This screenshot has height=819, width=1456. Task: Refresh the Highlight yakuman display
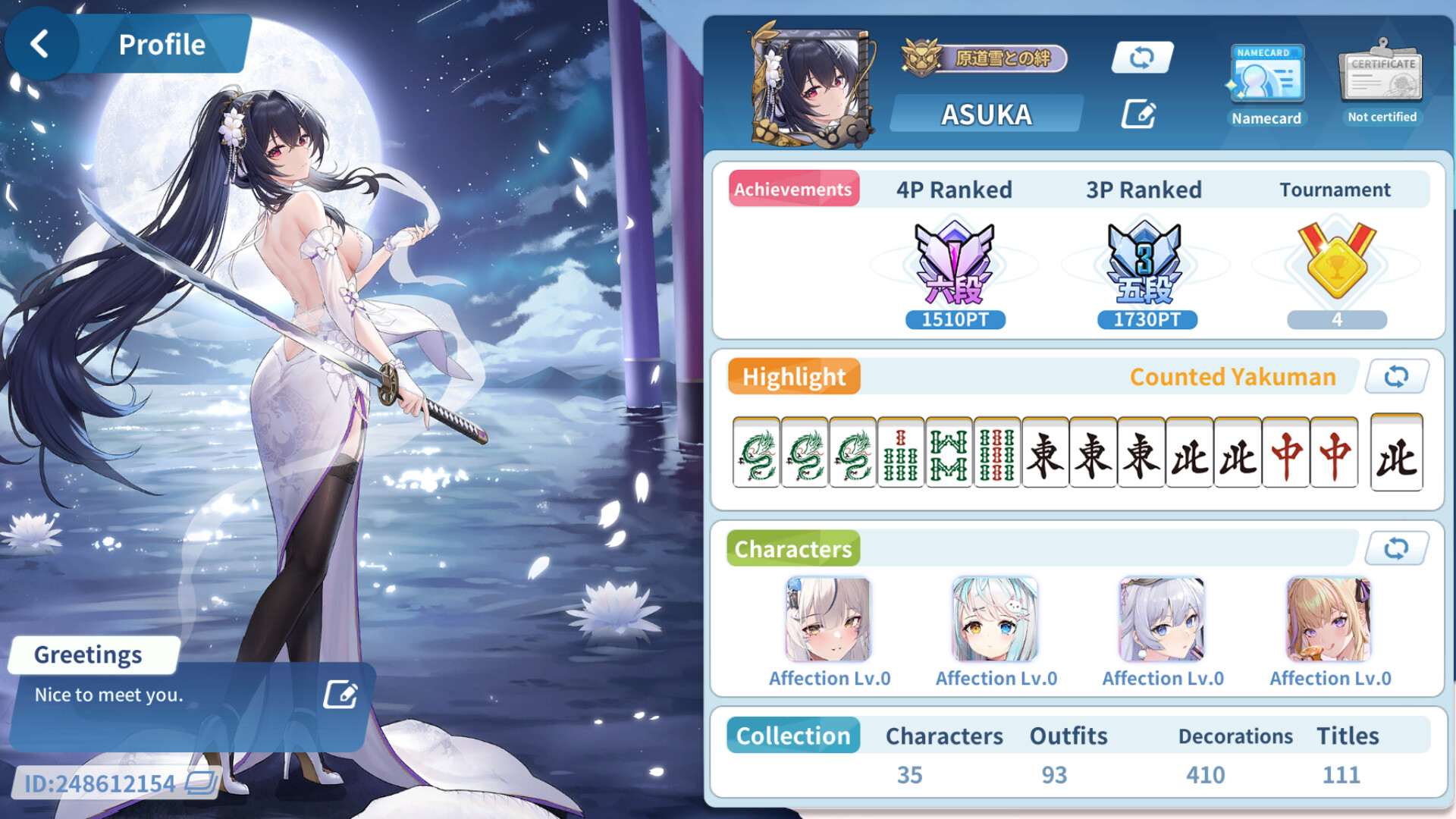click(x=1396, y=376)
